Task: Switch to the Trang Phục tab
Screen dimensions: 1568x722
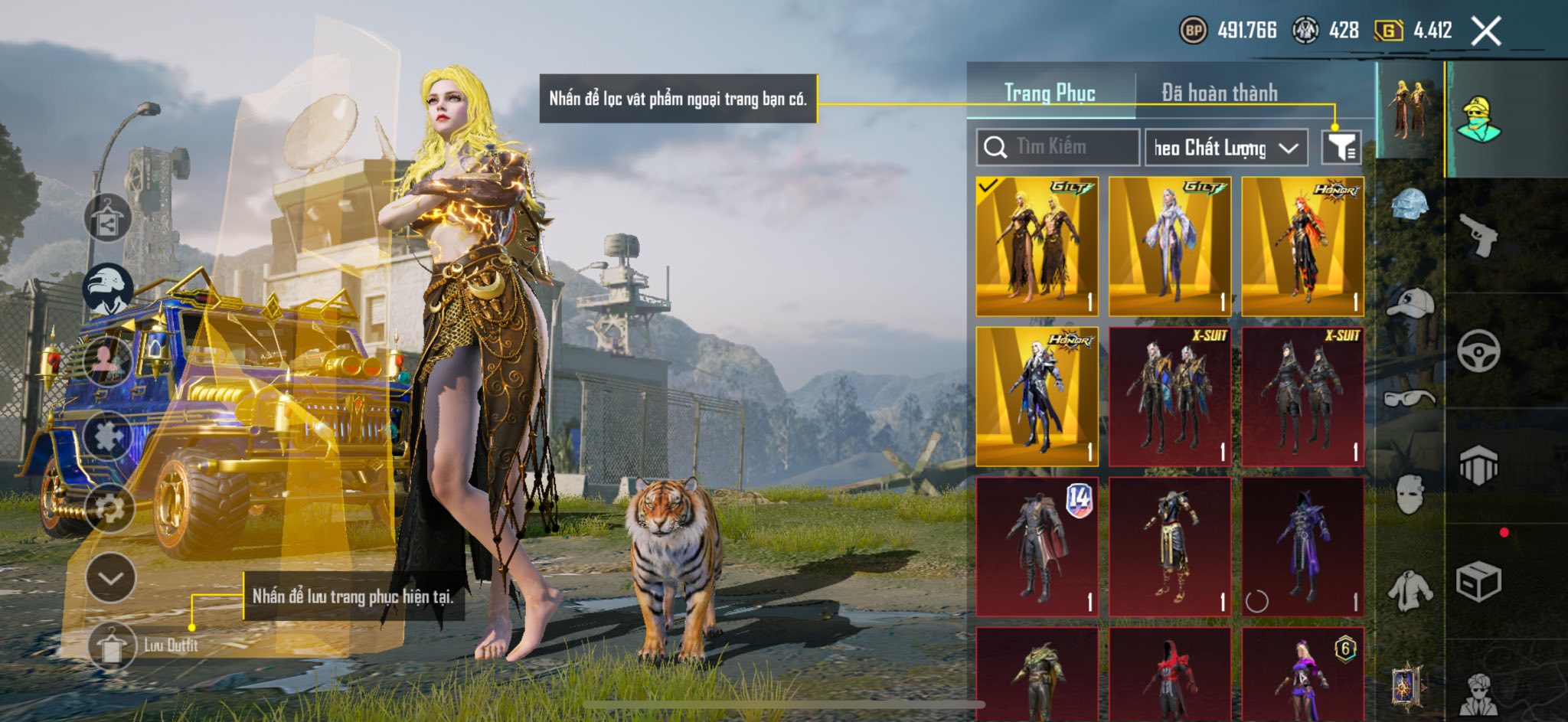Action: click(x=1050, y=93)
